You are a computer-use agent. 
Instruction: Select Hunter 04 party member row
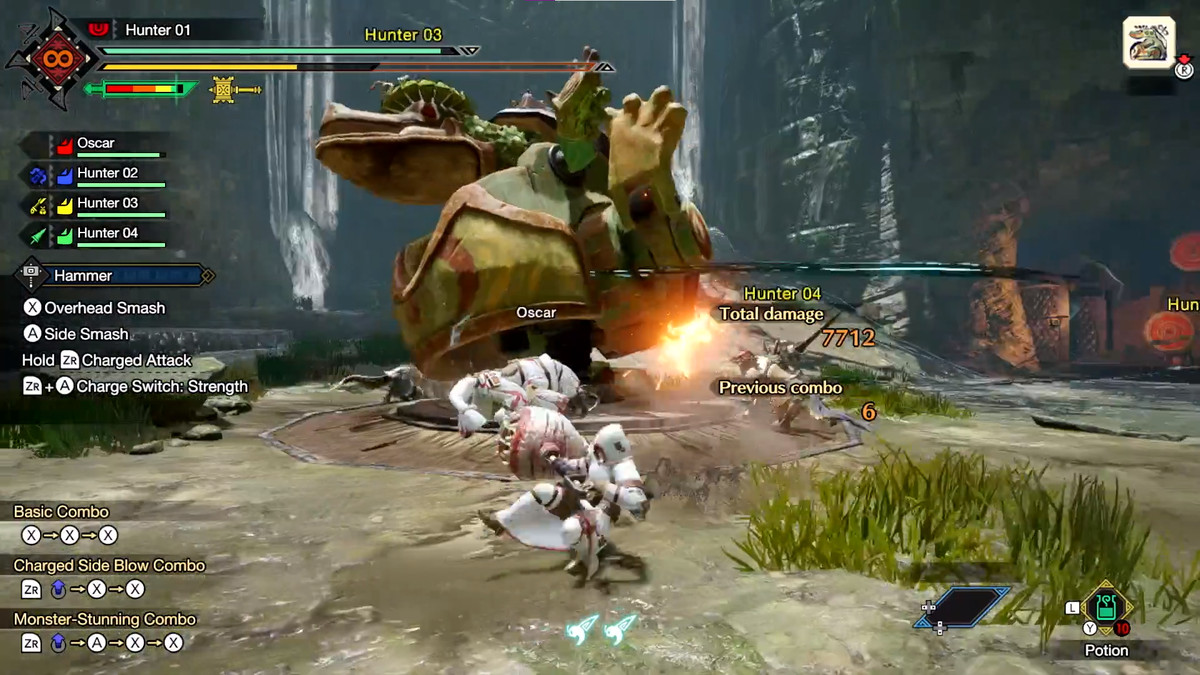pos(107,234)
